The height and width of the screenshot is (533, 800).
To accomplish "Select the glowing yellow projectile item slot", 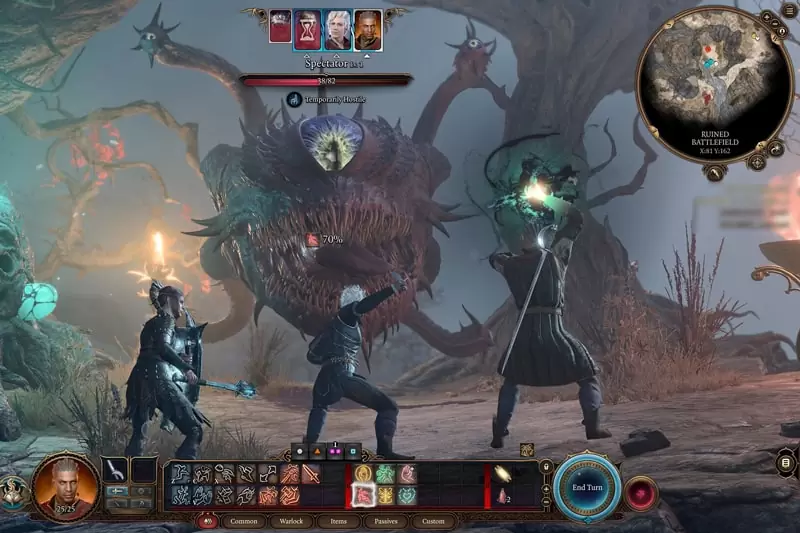I will point(502,474).
